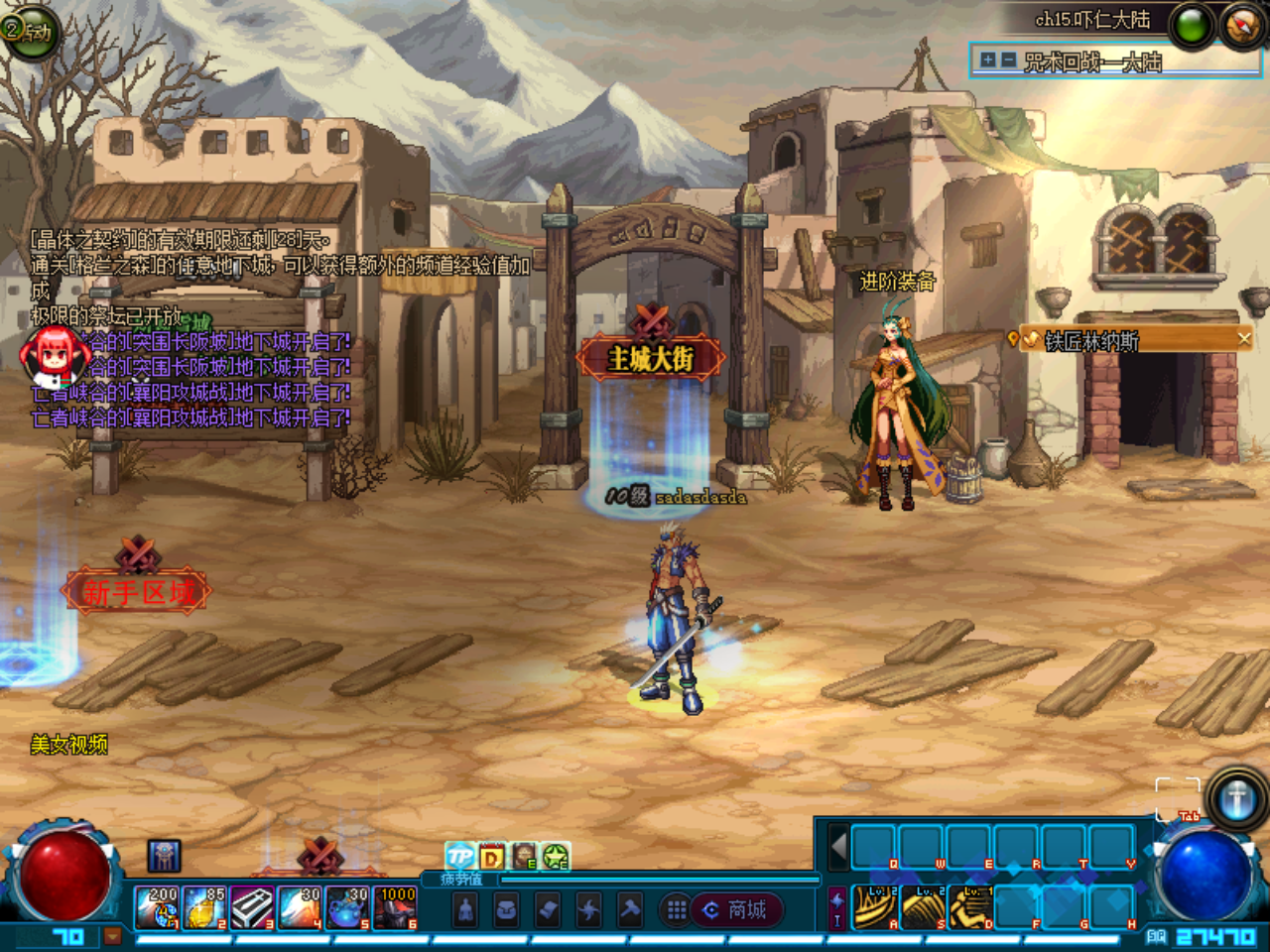Image resolution: width=1270 pixels, height=952 pixels.
Task: Use the armored figure item showing 1000
Action: coord(396,907)
